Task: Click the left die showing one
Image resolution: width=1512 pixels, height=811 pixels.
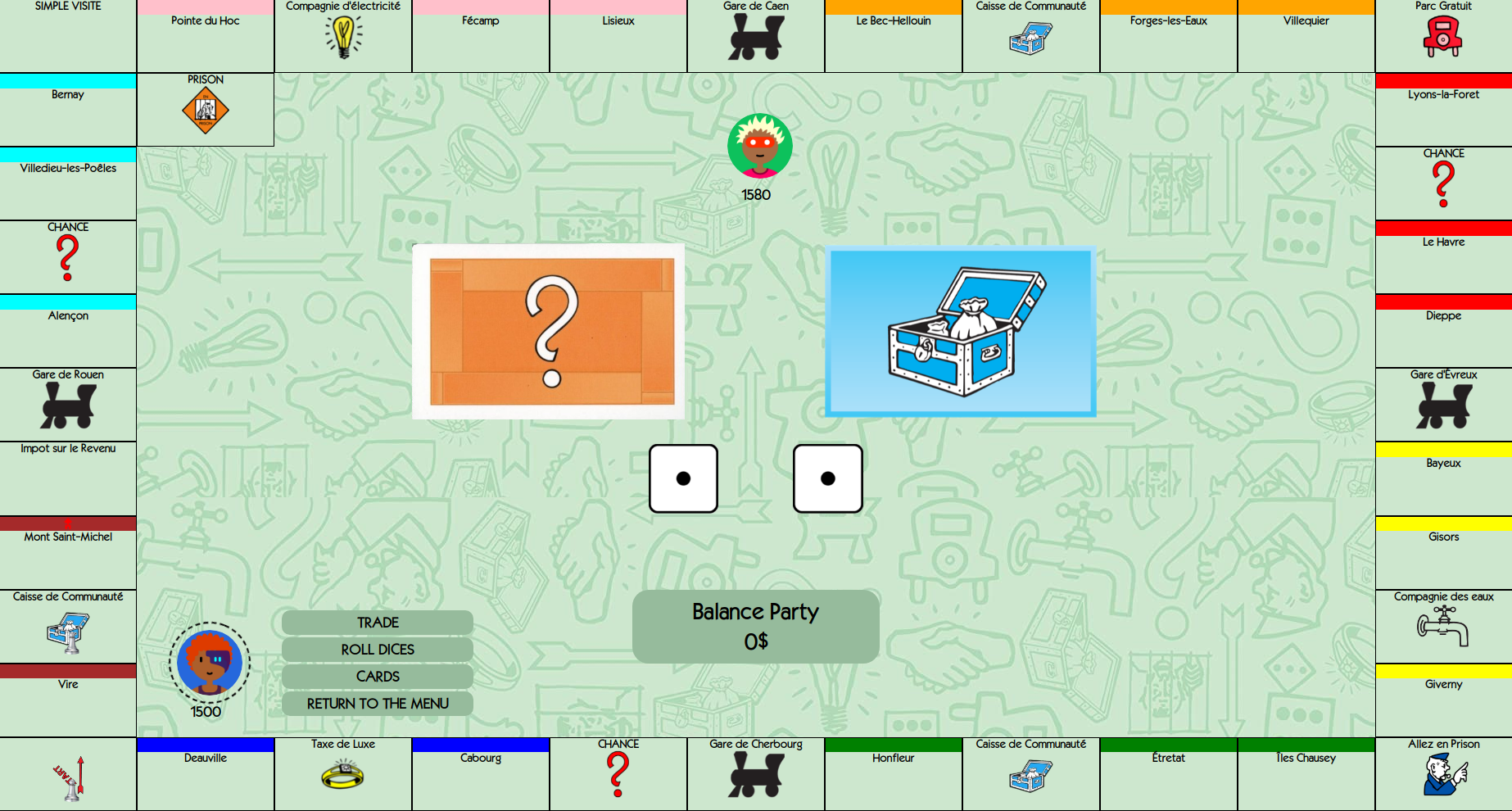Action: point(683,478)
